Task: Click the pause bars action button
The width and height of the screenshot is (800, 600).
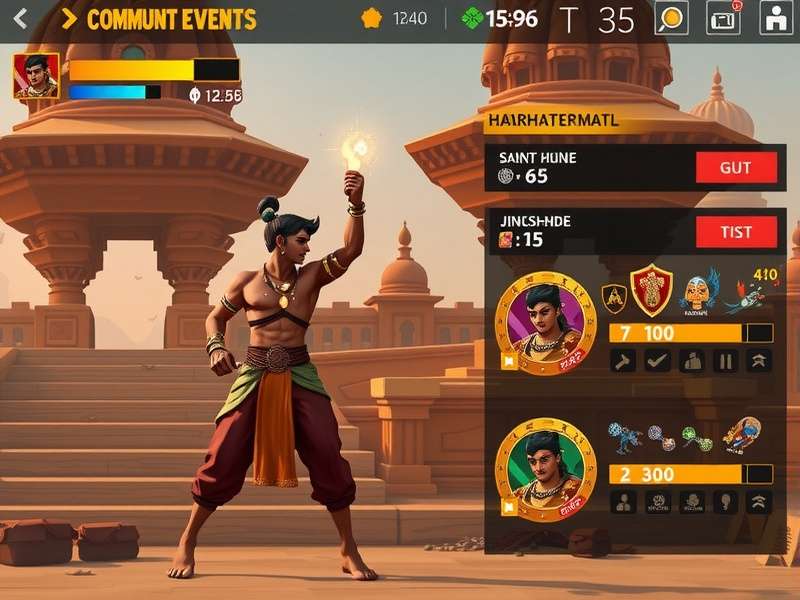Action: (725, 361)
